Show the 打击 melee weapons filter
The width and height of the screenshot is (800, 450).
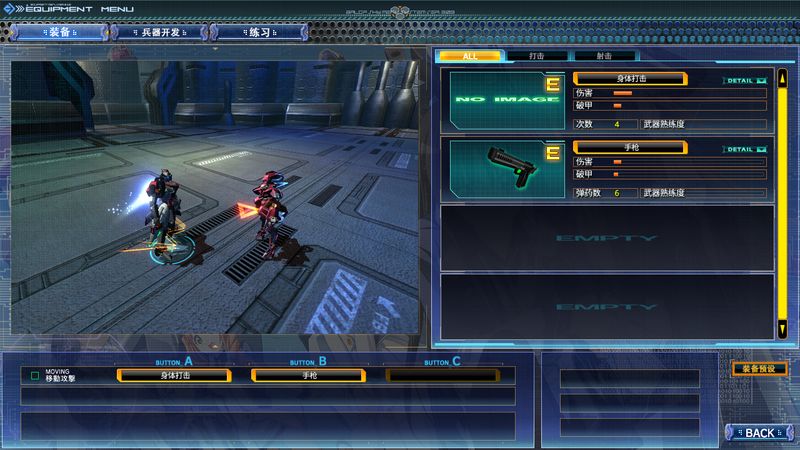click(538, 56)
